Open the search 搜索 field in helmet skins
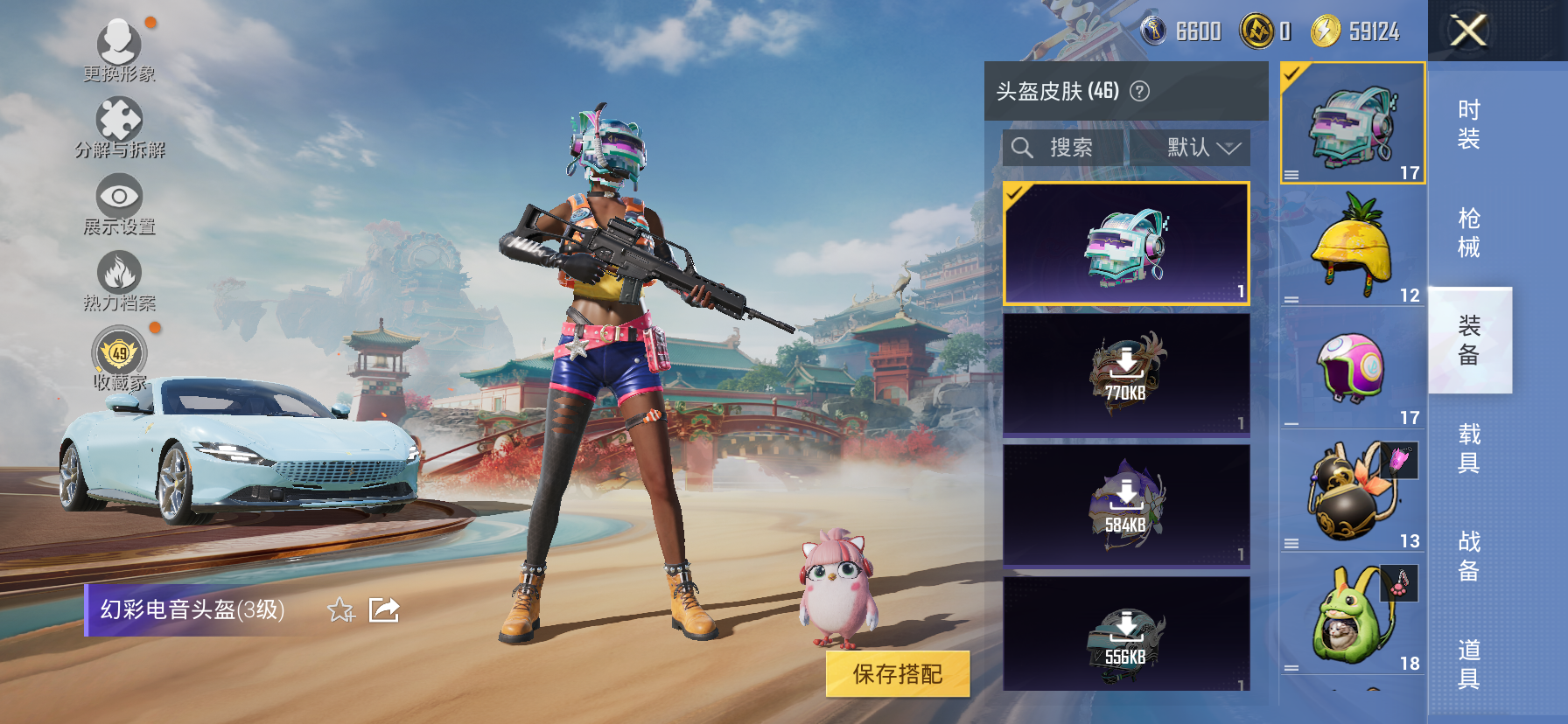 click(1064, 147)
